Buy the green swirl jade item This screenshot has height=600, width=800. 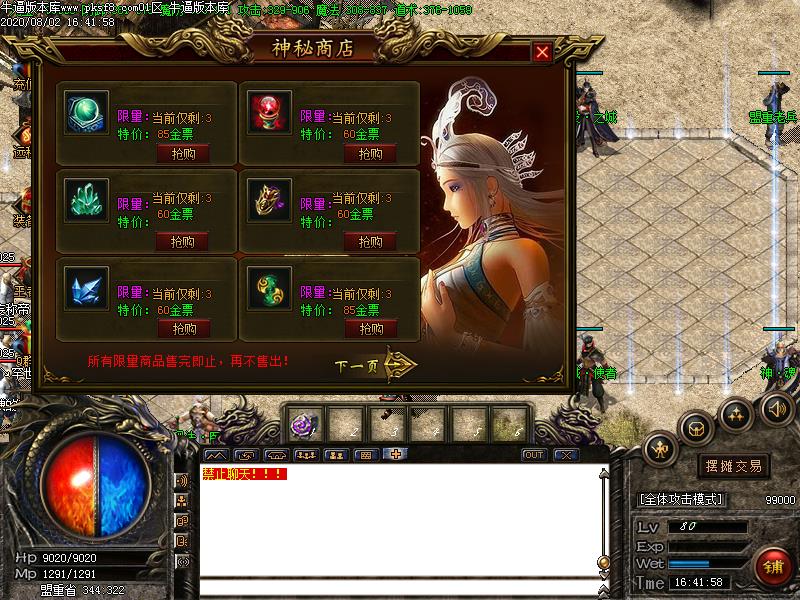point(370,328)
